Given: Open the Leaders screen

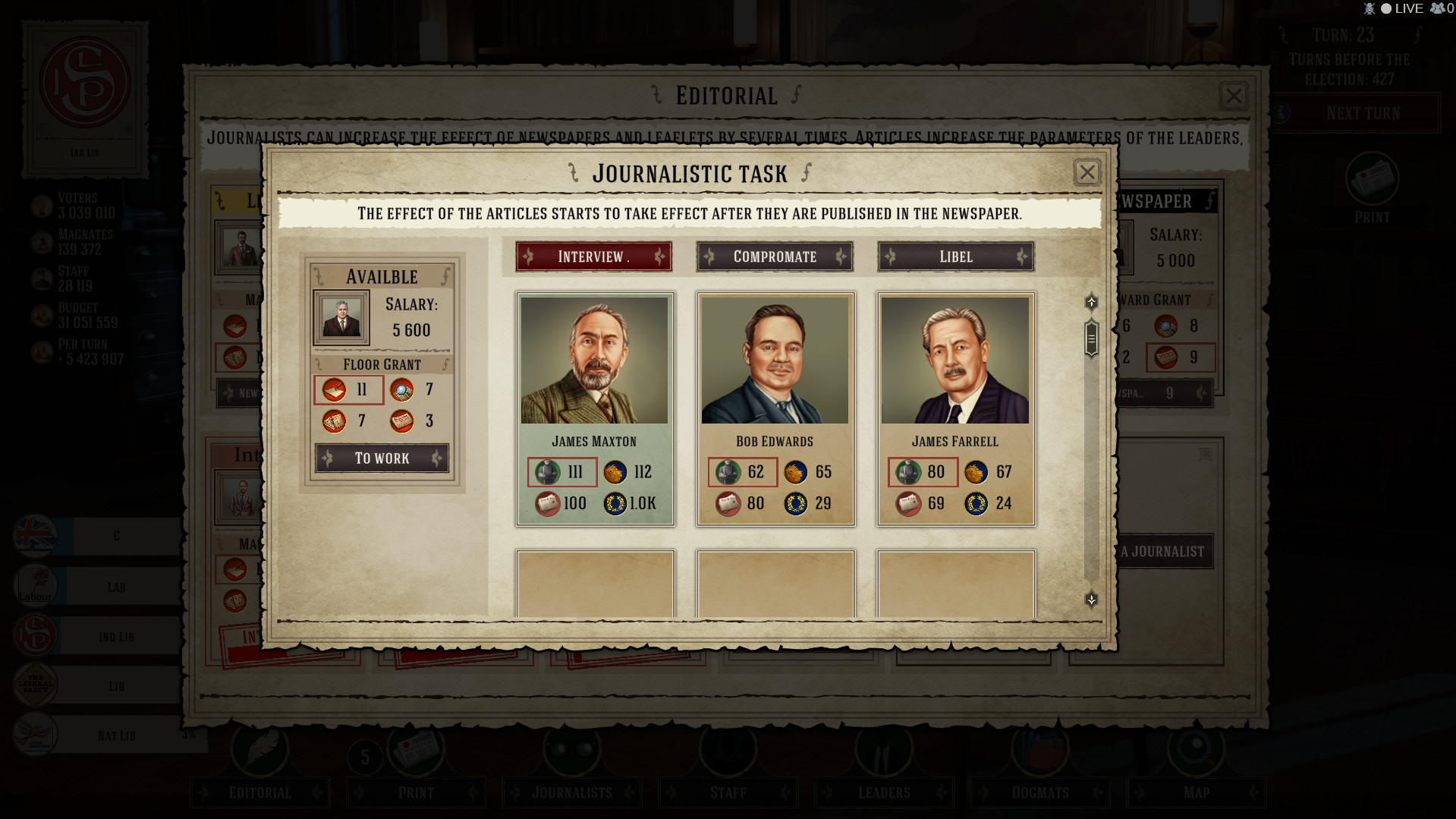Looking at the screenshot, I should point(883,792).
